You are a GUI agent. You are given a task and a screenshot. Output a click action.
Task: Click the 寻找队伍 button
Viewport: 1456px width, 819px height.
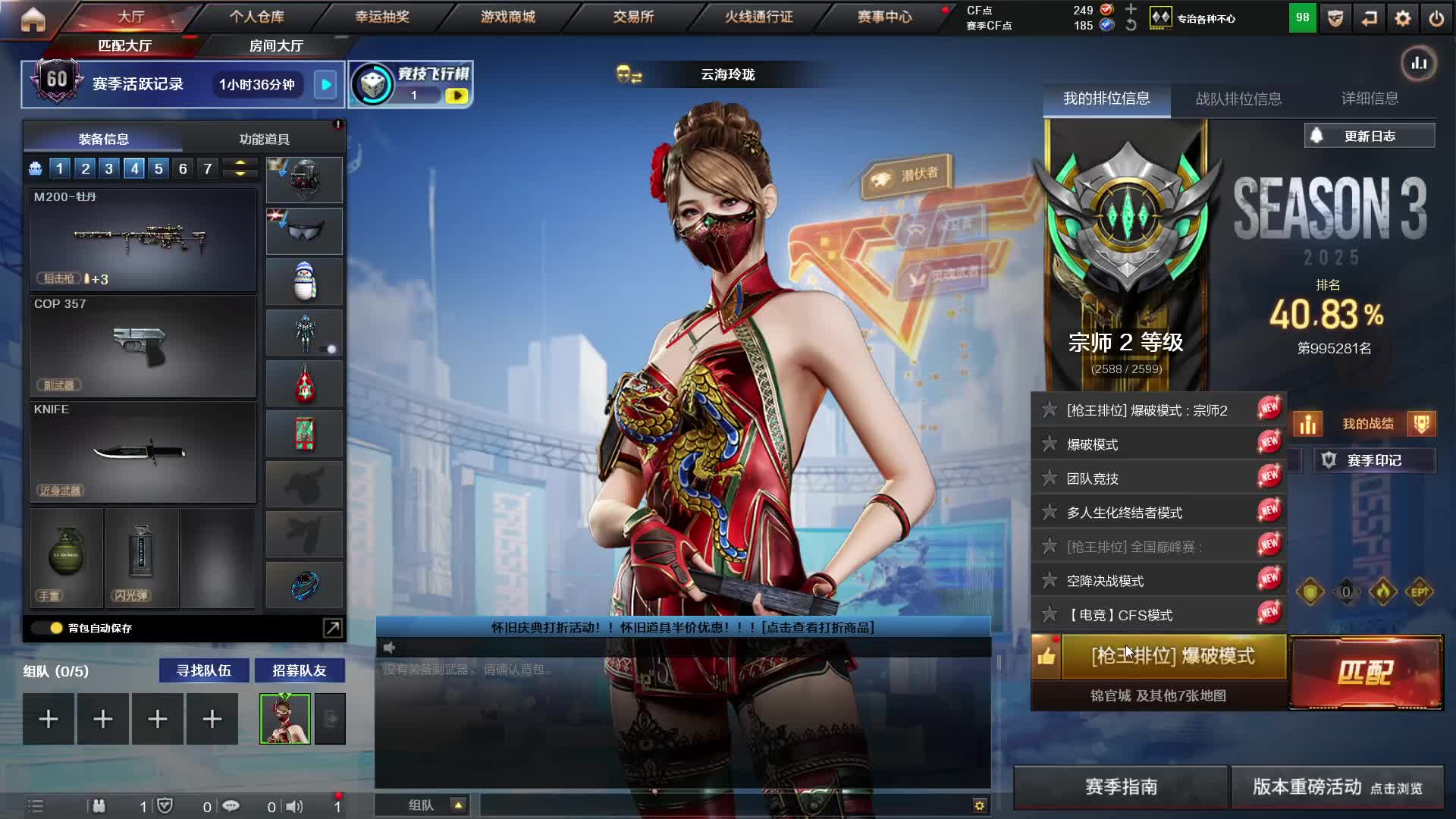coord(203,670)
